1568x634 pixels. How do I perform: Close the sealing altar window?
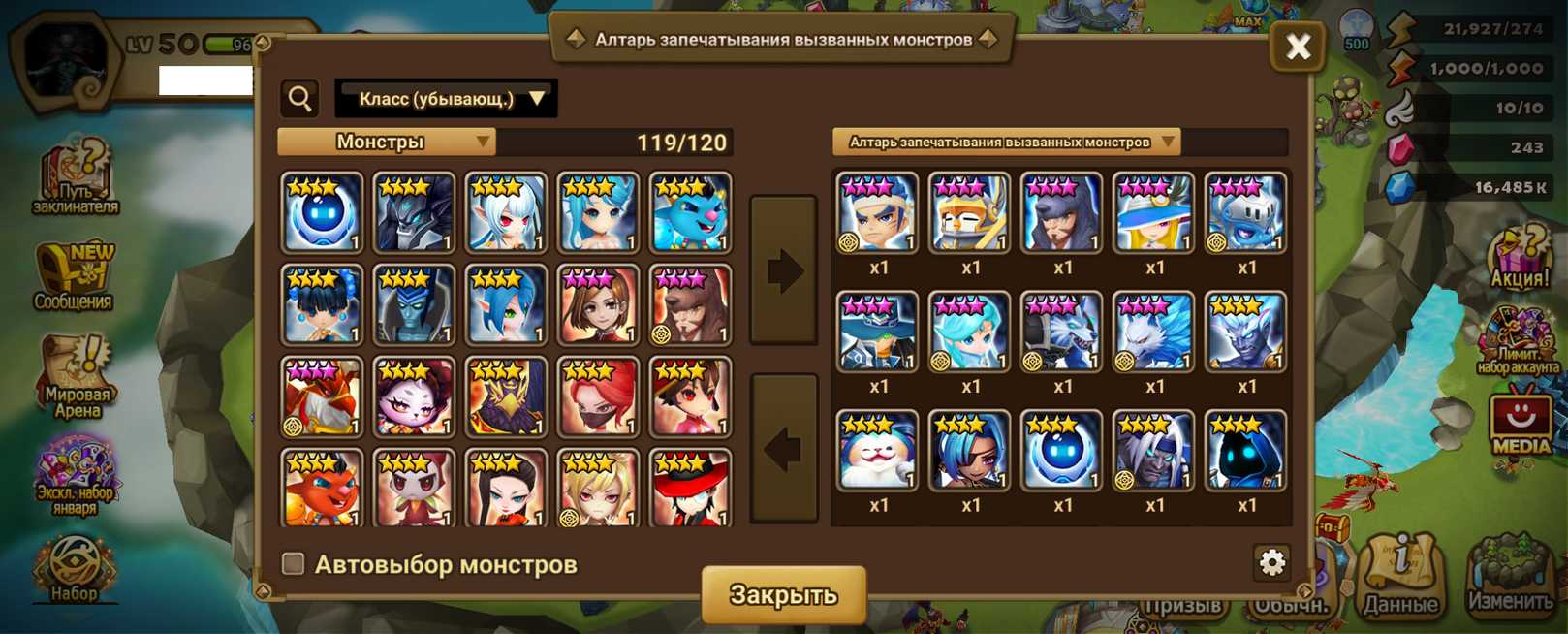1298,46
